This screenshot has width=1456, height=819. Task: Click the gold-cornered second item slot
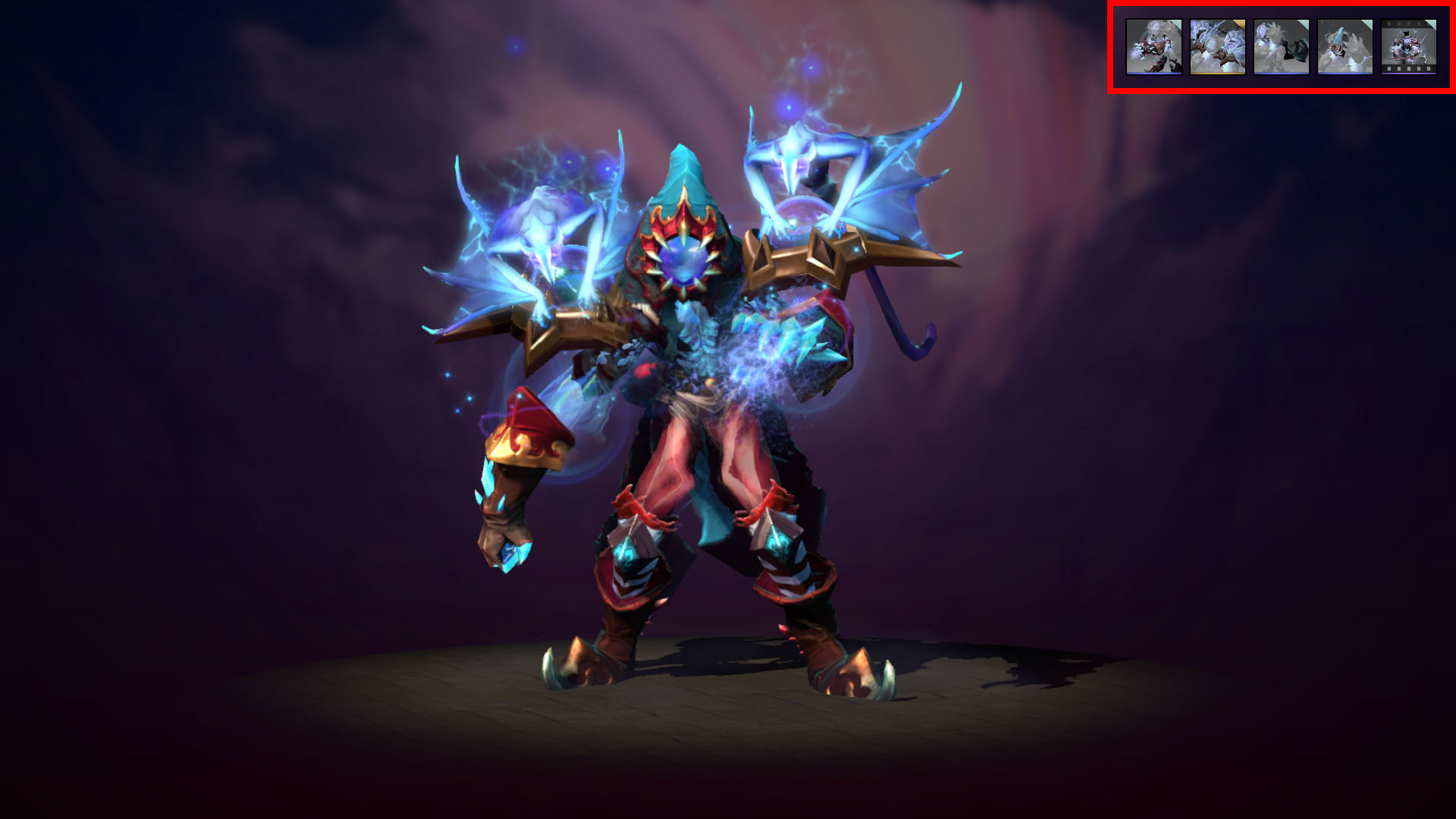pos(1217,45)
